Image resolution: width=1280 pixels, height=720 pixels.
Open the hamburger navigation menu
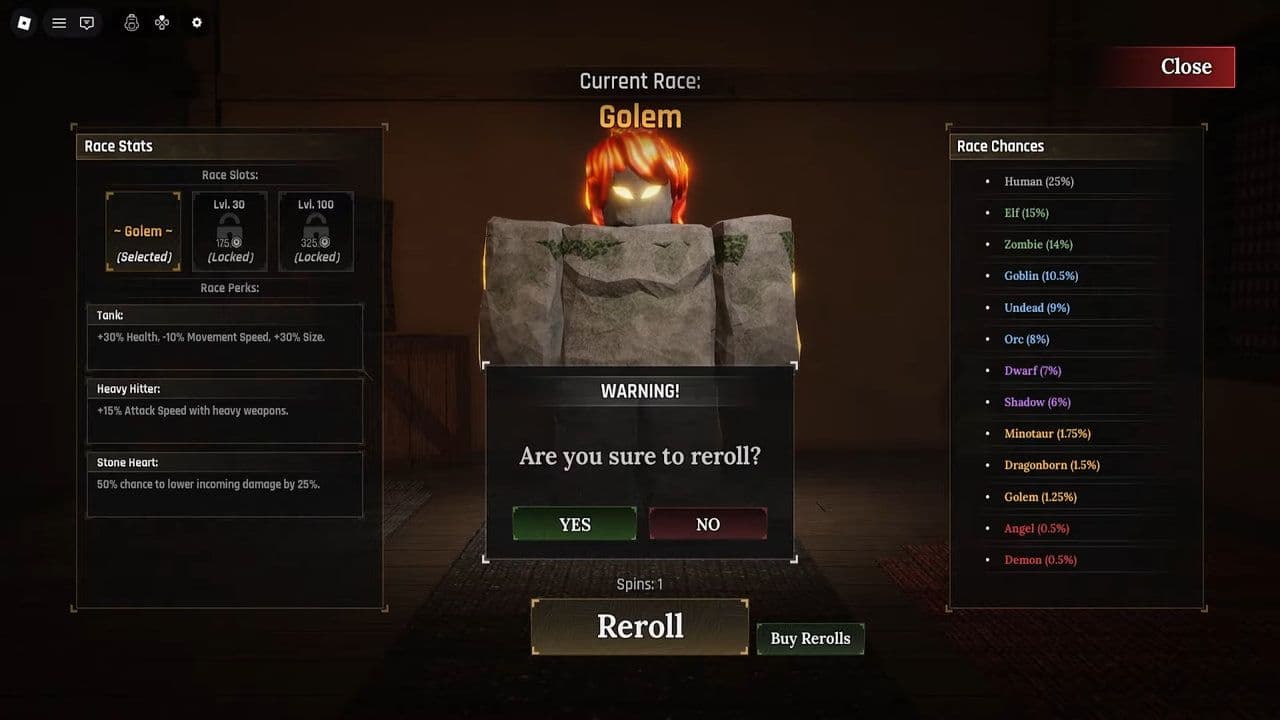[58, 22]
